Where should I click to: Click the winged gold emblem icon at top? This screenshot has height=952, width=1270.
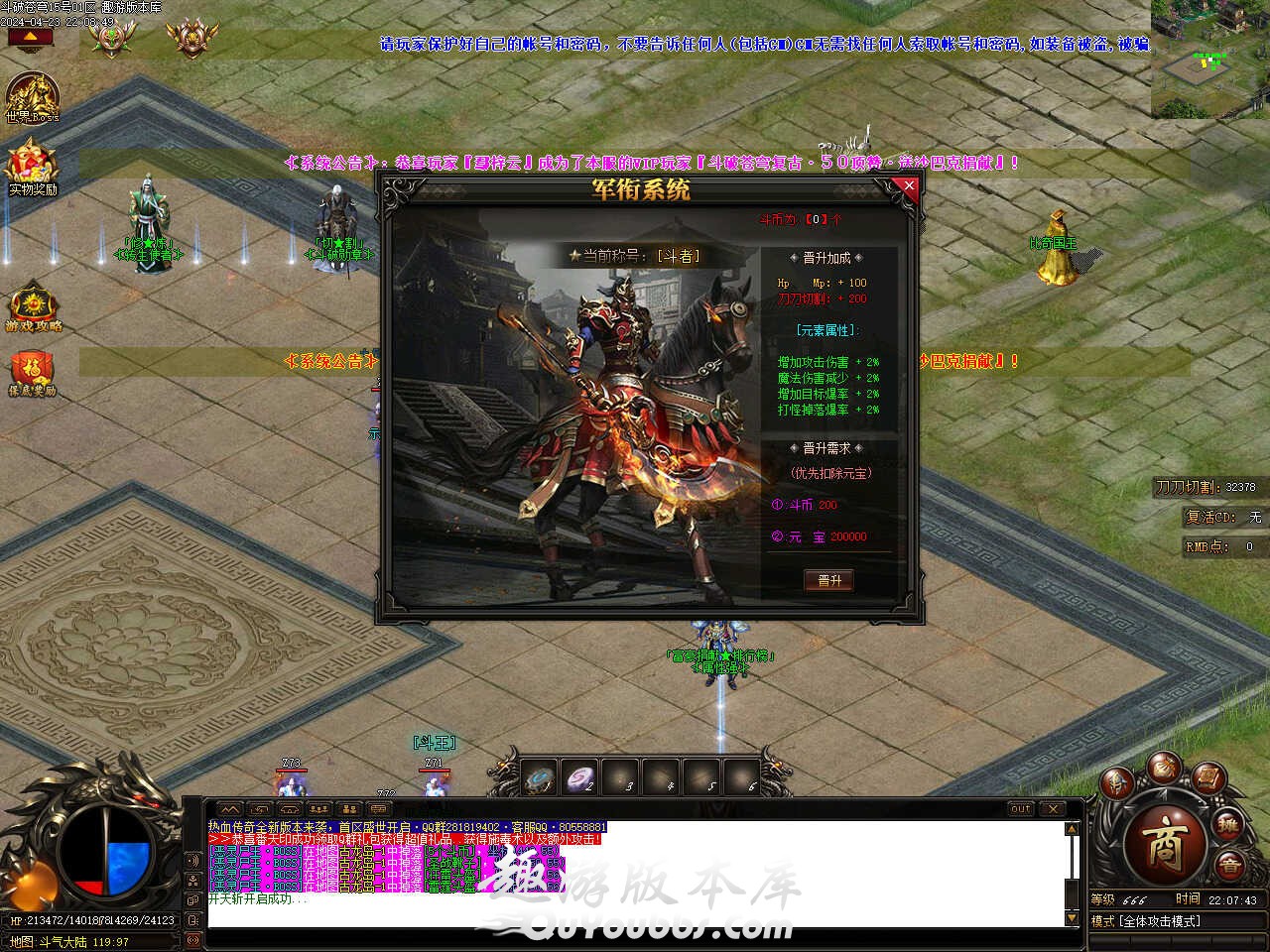point(191,37)
